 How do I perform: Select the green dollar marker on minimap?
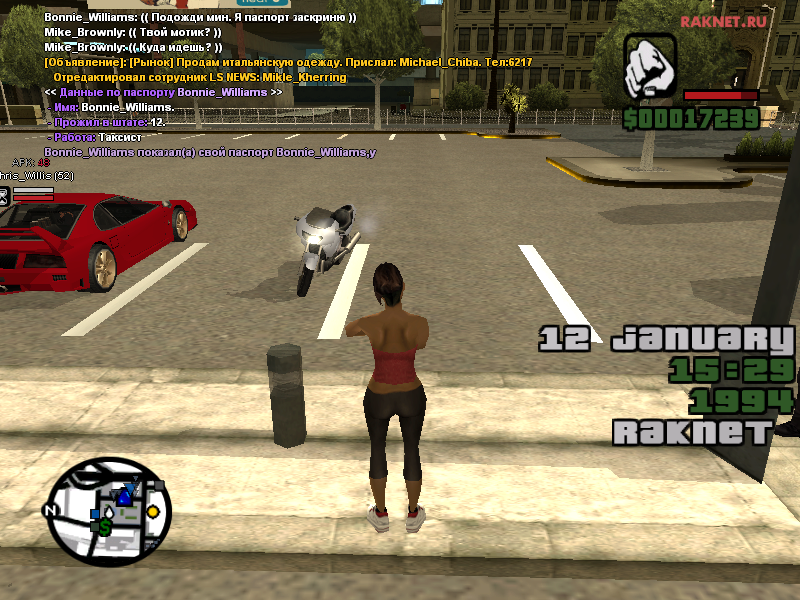pyautogui.click(x=105, y=526)
